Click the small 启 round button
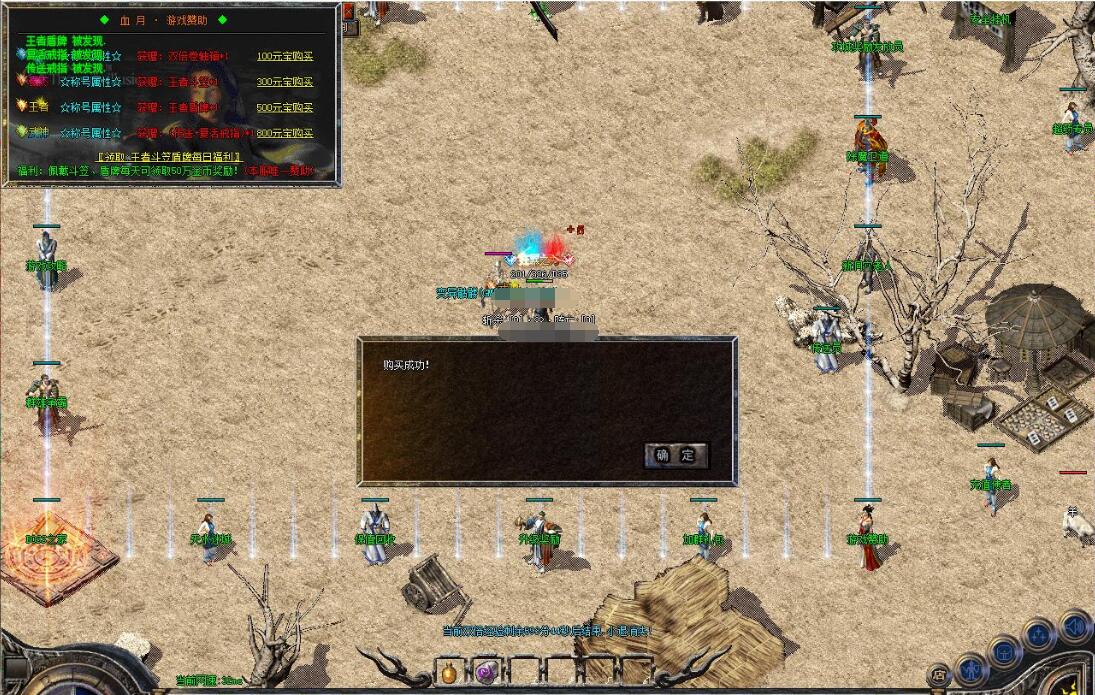Viewport: 1095px width, 695px height. pos(938,676)
